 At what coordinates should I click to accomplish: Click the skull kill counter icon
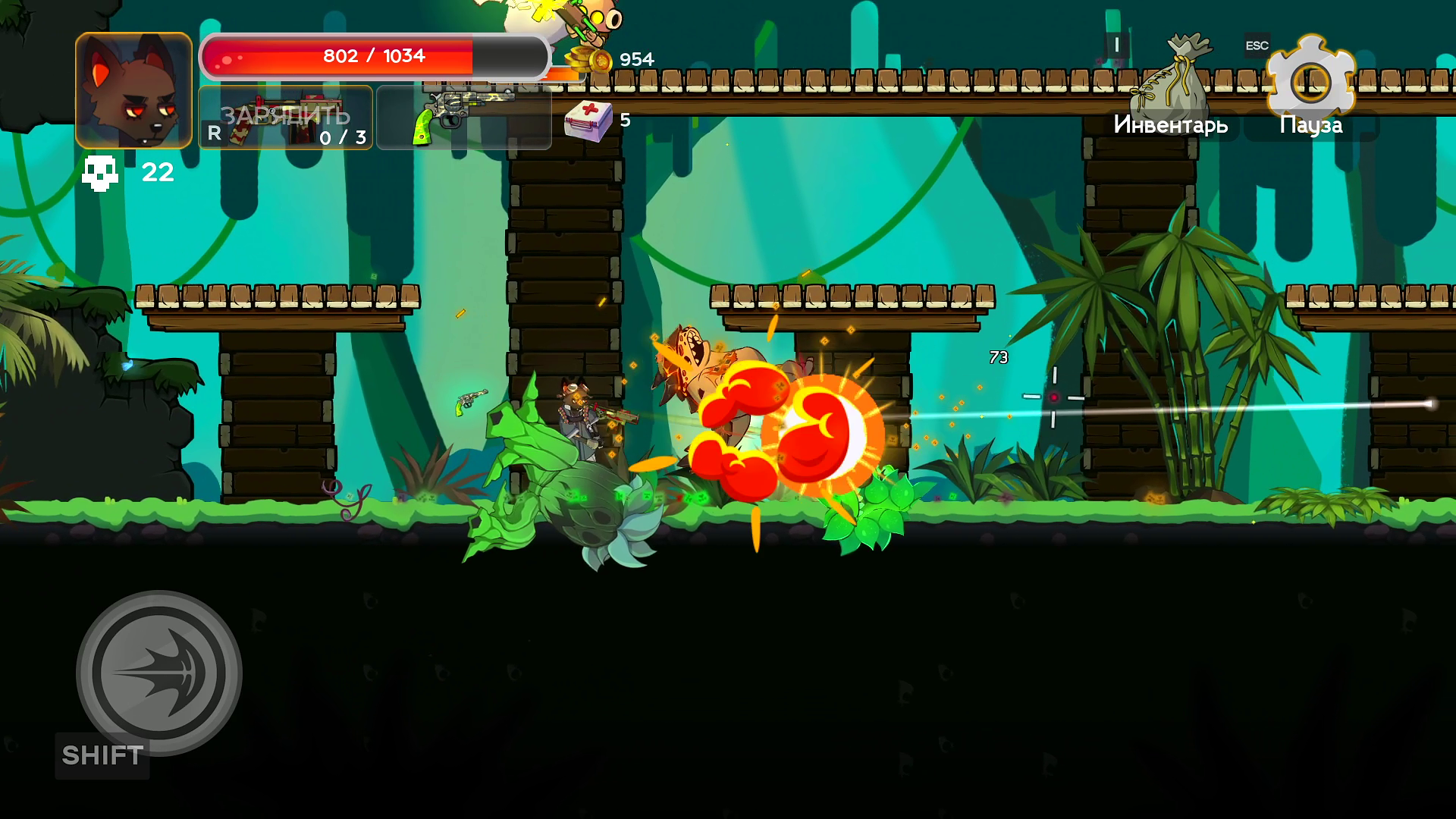tap(102, 172)
